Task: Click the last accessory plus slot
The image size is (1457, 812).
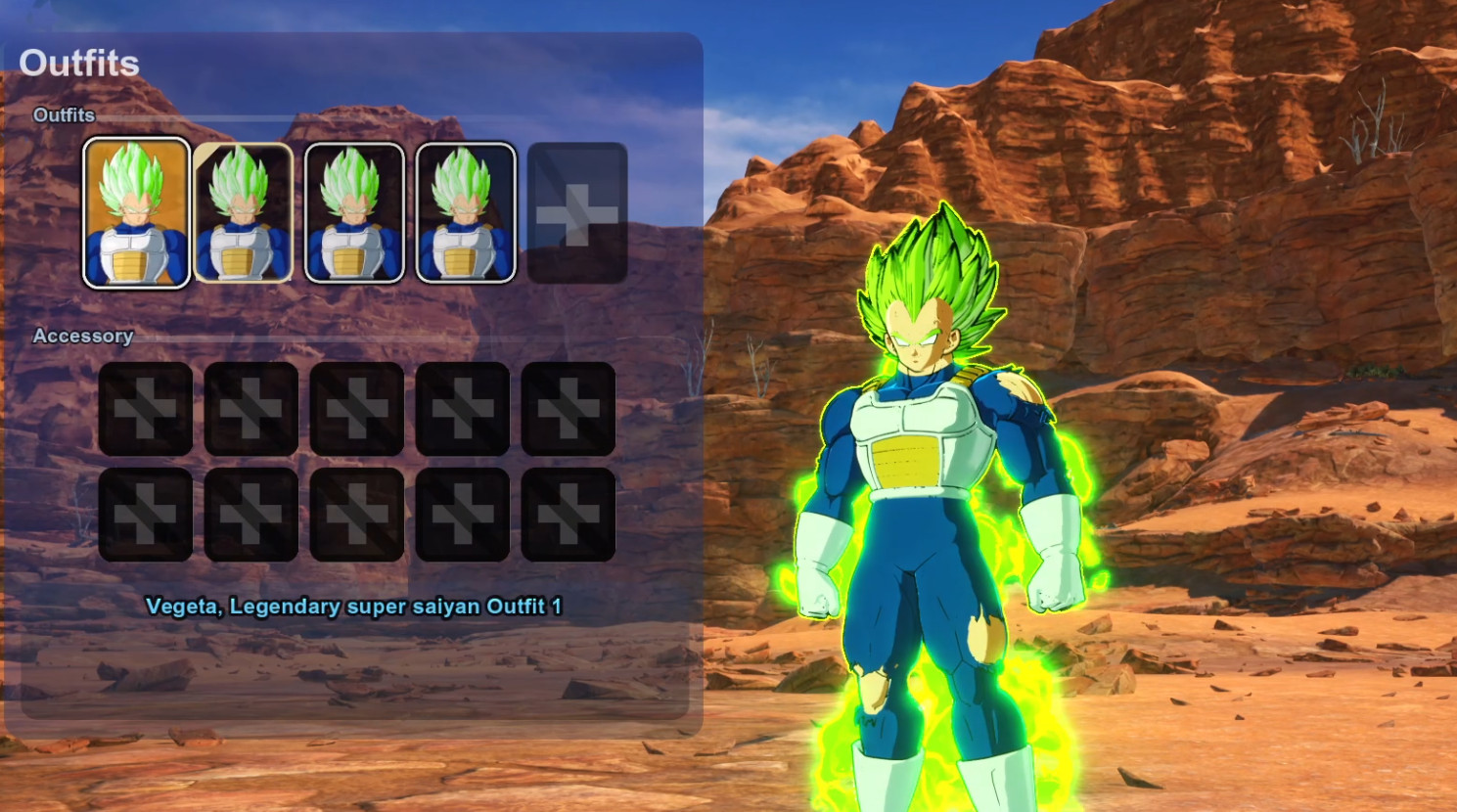Action: click(x=568, y=514)
